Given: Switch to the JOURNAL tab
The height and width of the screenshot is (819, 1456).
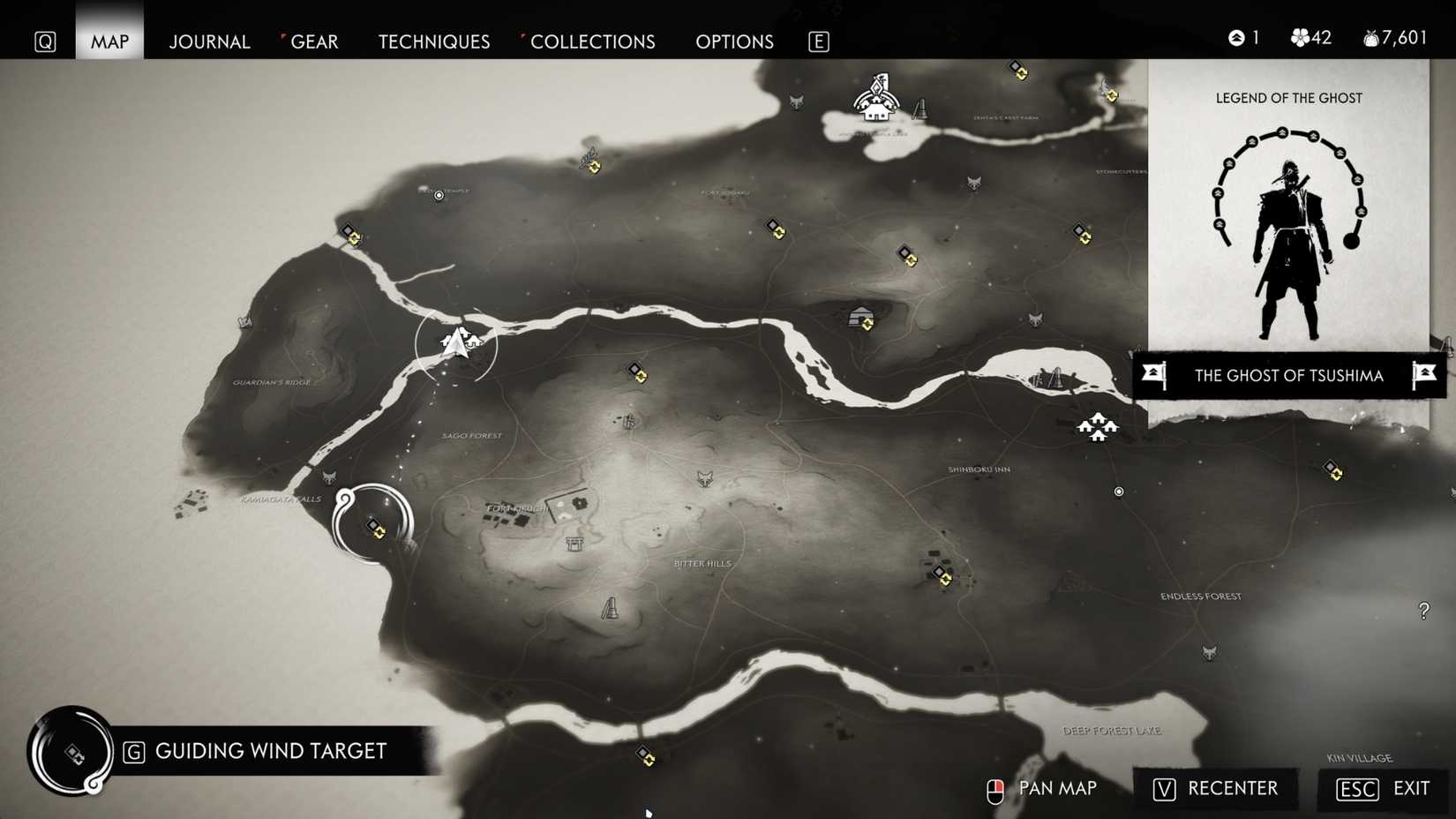Looking at the screenshot, I should point(209,41).
